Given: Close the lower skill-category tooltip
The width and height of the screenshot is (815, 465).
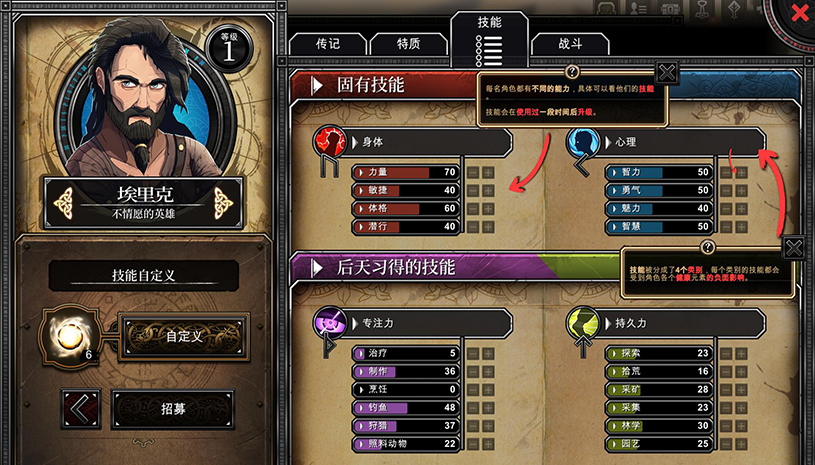Looking at the screenshot, I should click(793, 248).
